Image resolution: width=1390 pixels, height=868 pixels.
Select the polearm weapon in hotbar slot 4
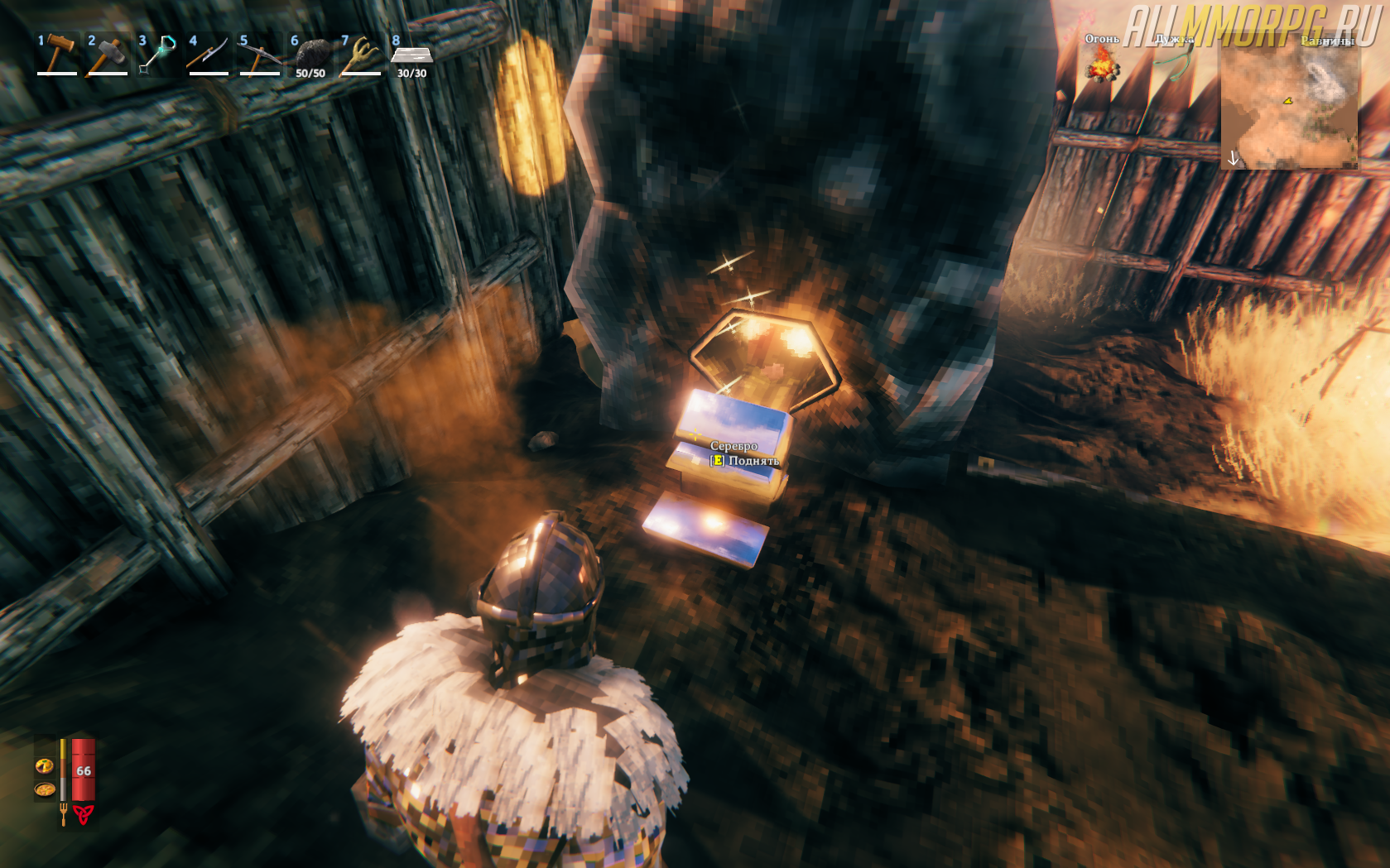[209, 55]
